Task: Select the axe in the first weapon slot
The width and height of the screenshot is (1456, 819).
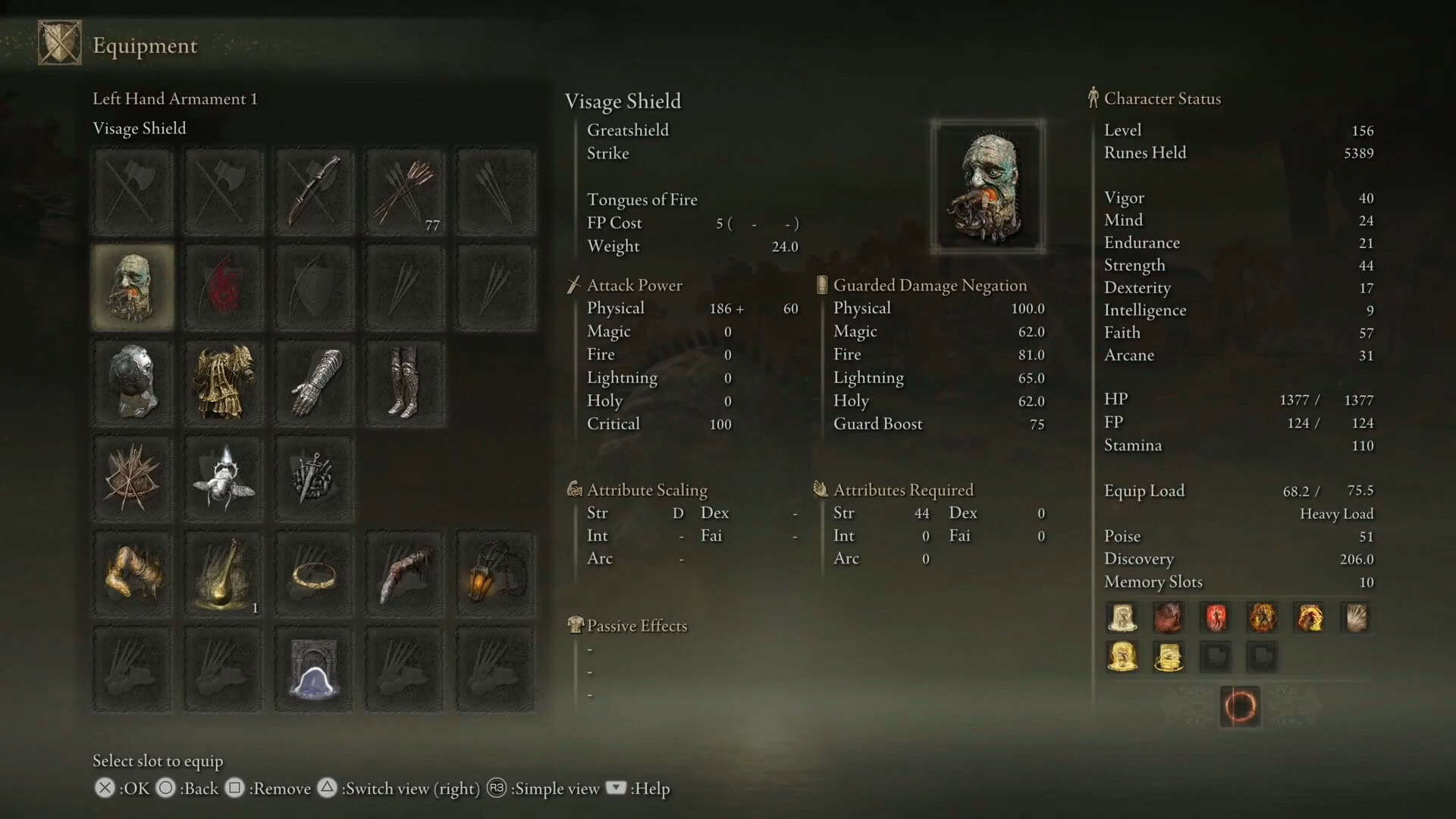Action: pos(133,190)
